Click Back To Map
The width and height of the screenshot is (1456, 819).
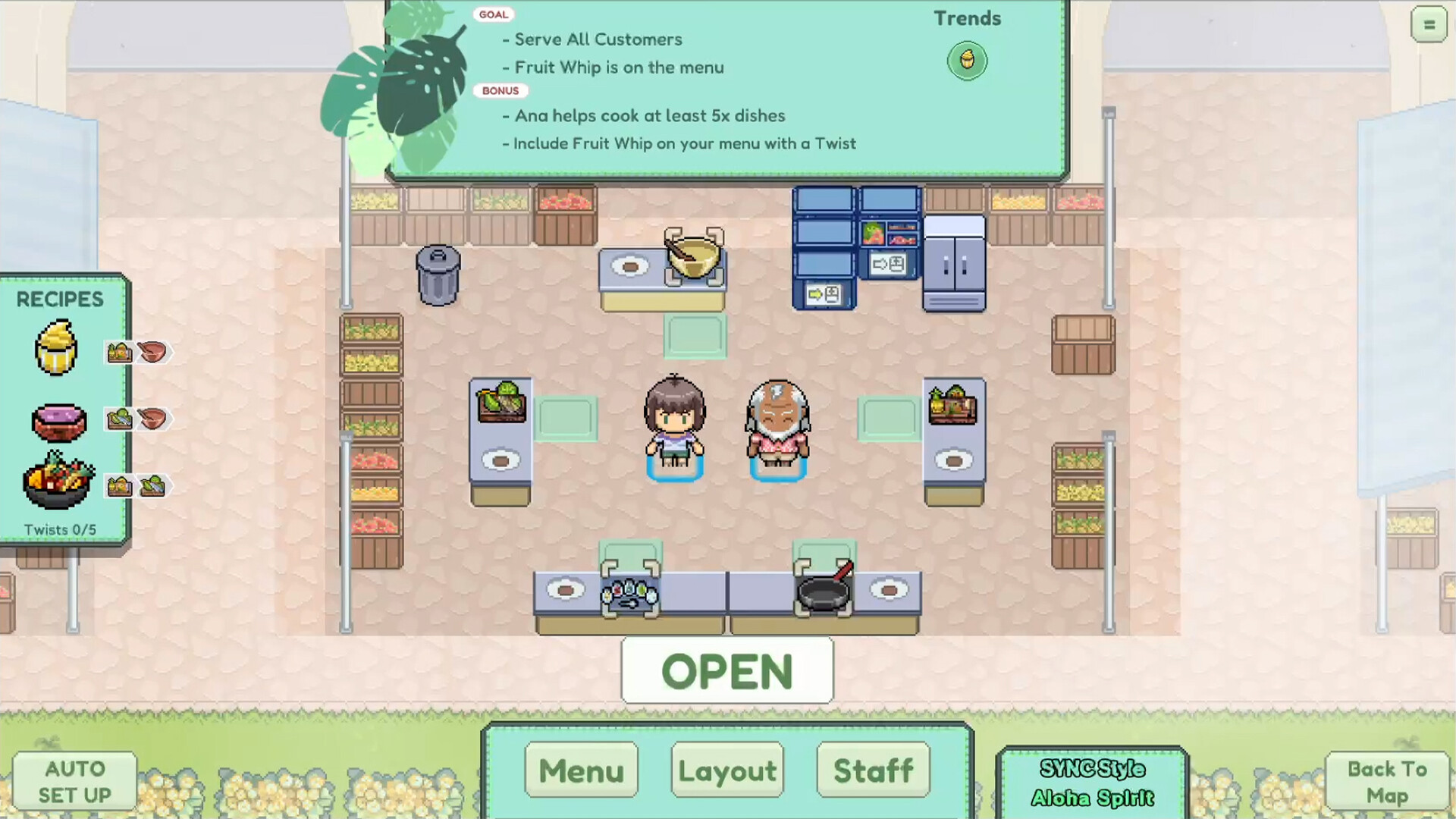1386,781
